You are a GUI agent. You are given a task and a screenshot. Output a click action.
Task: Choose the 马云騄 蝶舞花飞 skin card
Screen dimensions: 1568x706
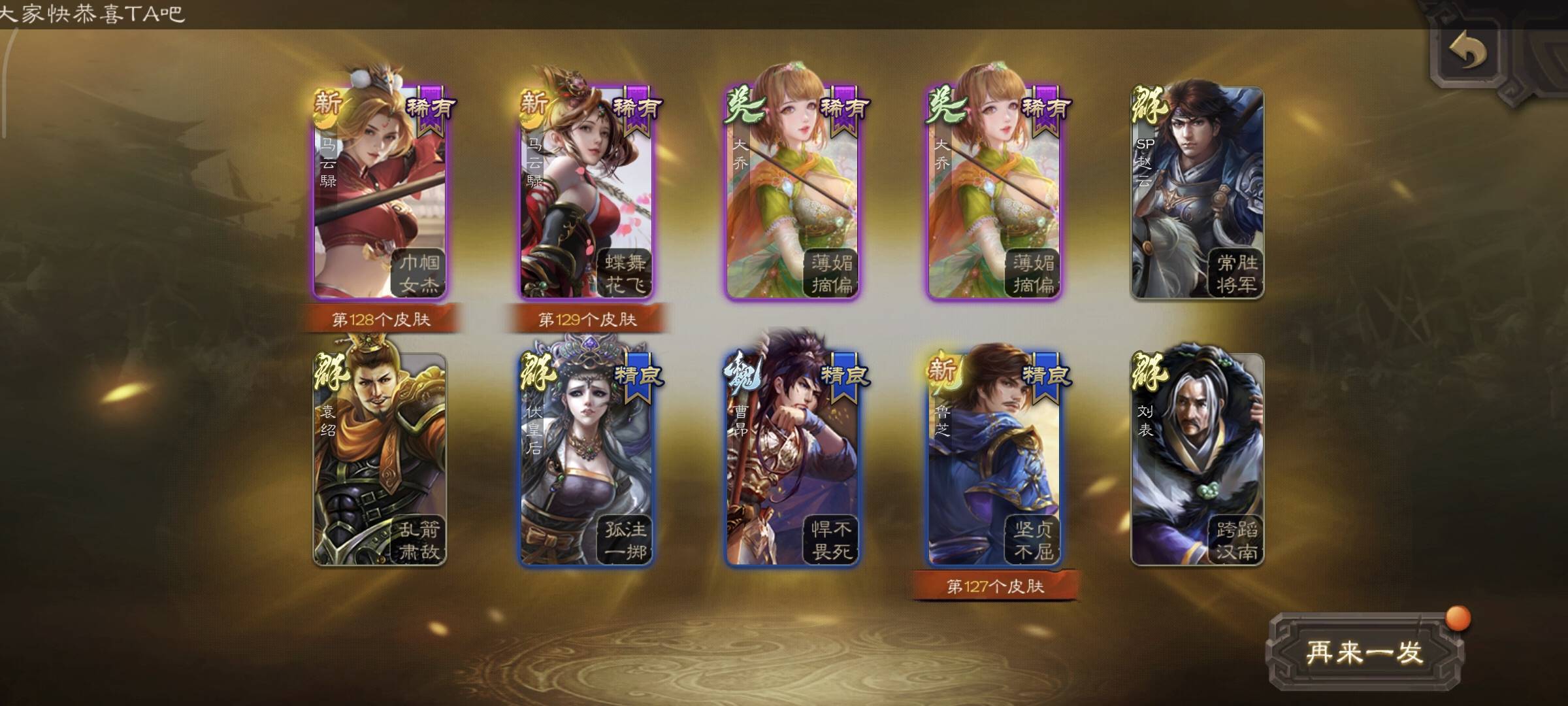586,193
